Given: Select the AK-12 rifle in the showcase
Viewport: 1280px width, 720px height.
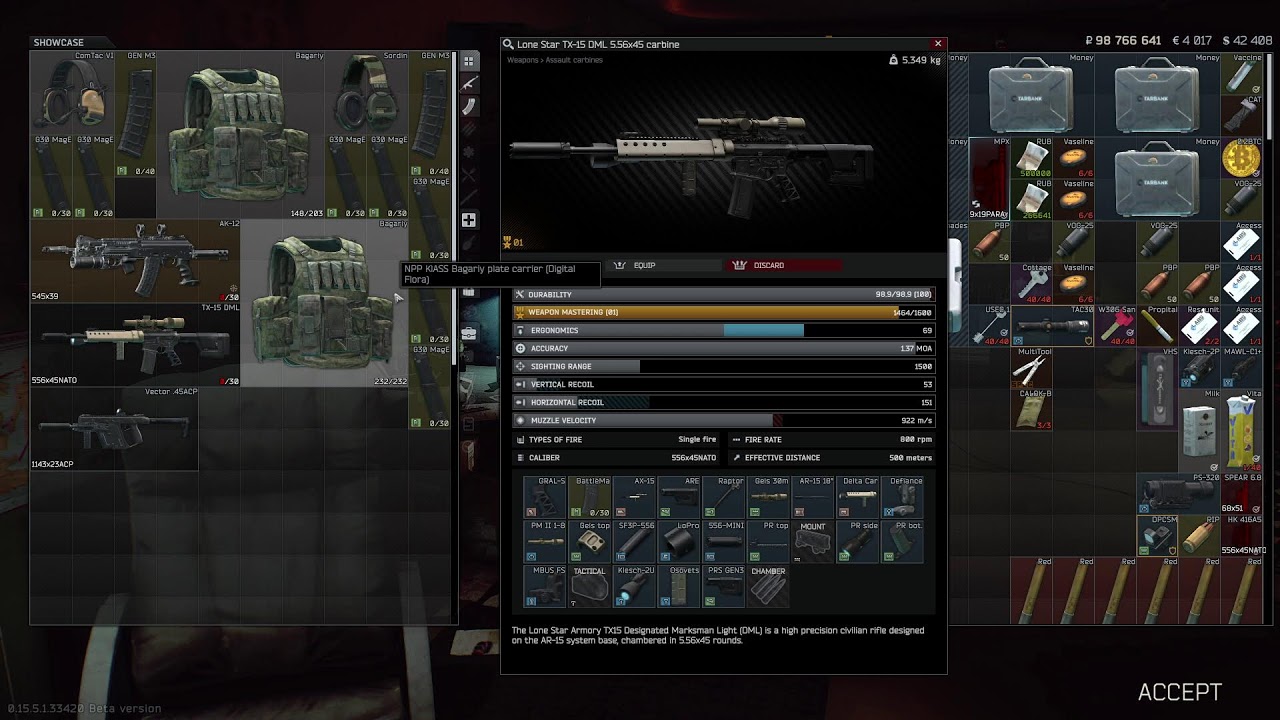Looking at the screenshot, I should coord(134,260).
